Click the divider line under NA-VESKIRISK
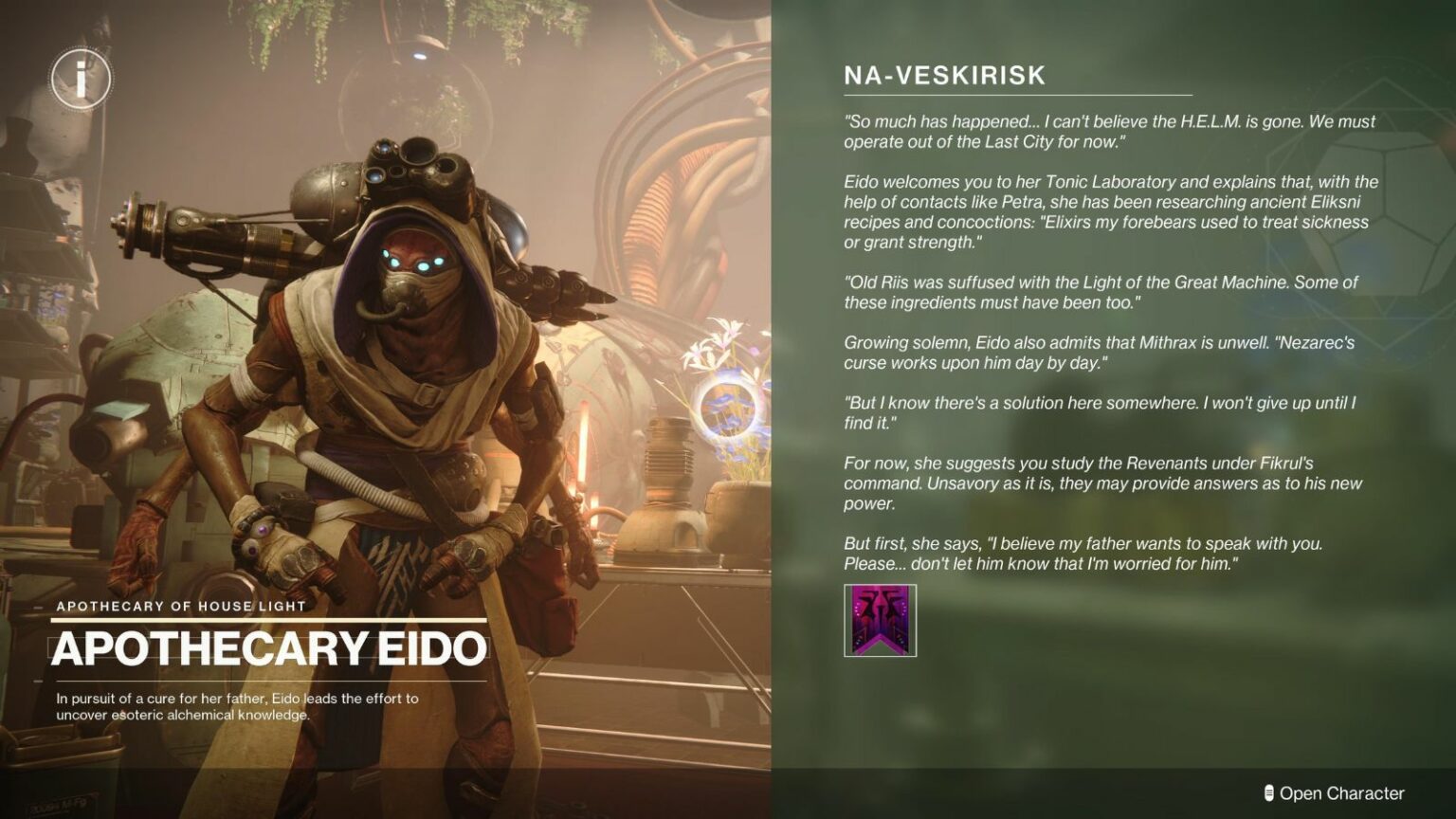The height and width of the screenshot is (819, 1456). [x=1018, y=96]
